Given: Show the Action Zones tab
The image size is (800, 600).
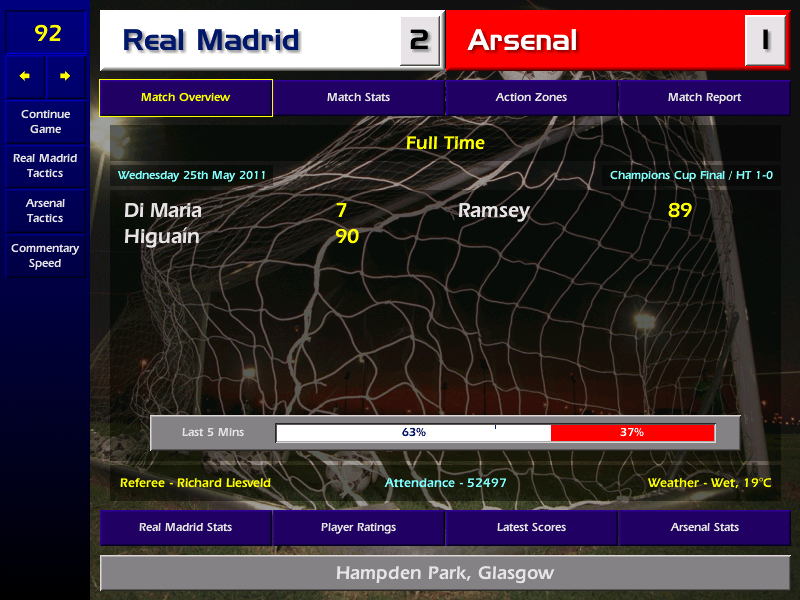Looking at the screenshot, I should [x=531, y=98].
